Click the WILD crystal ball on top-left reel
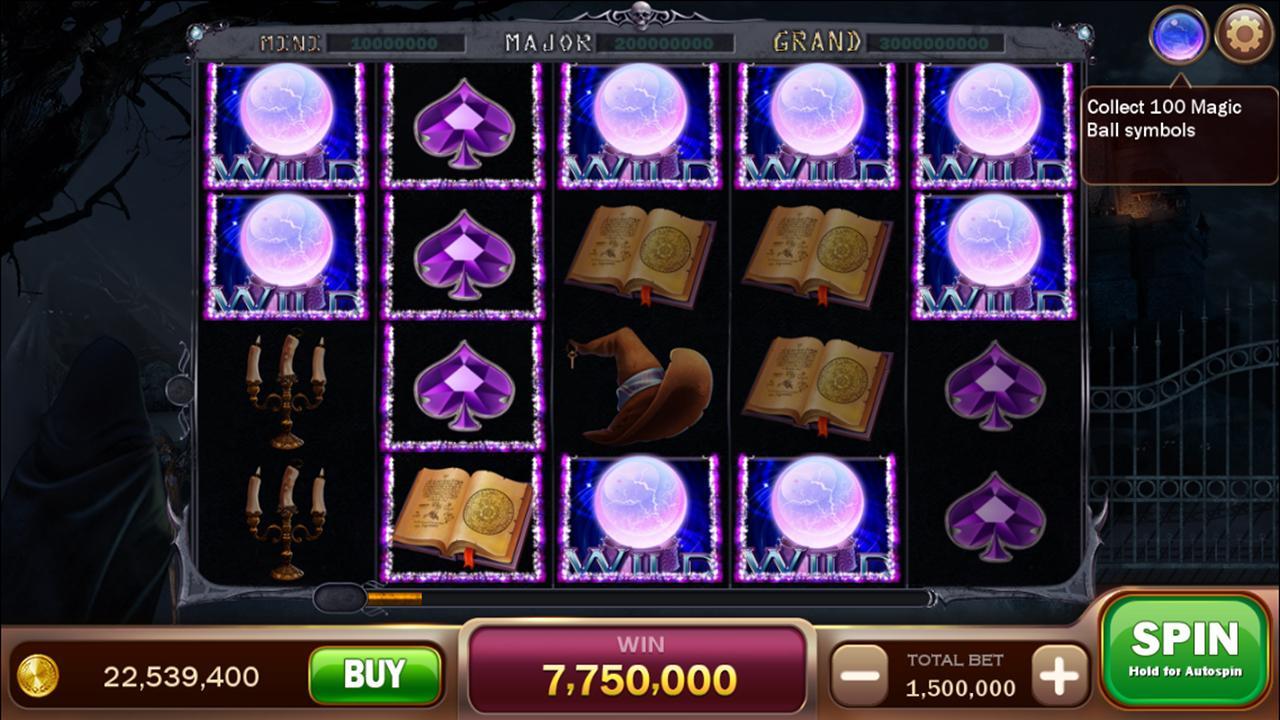Image resolution: width=1280 pixels, height=720 pixels. coord(287,125)
